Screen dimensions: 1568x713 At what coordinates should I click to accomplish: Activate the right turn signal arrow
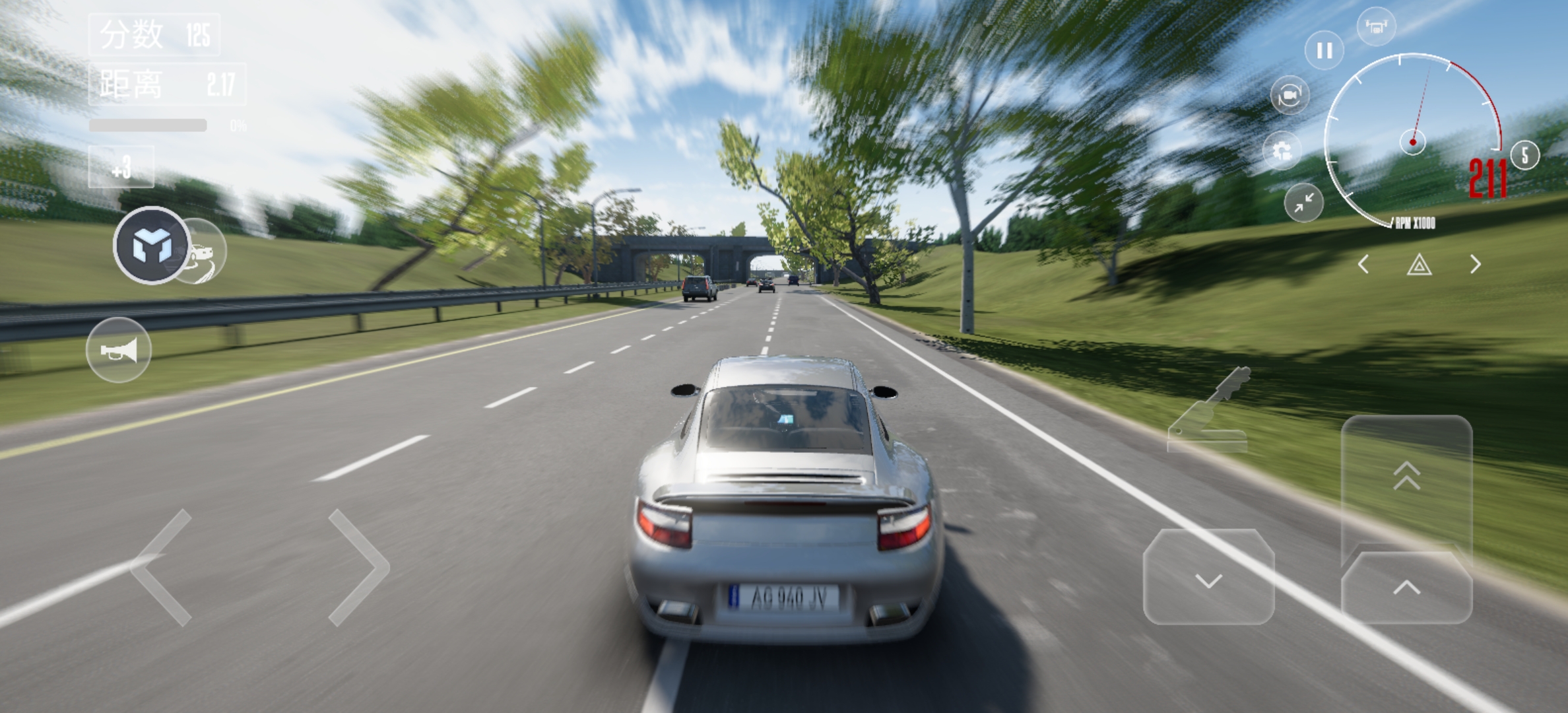click(x=1476, y=265)
